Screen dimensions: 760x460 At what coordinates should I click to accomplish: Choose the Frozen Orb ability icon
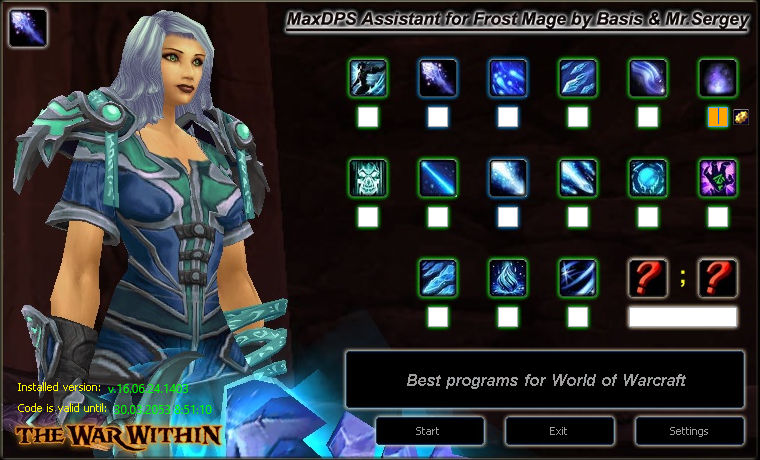tap(648, 178)
